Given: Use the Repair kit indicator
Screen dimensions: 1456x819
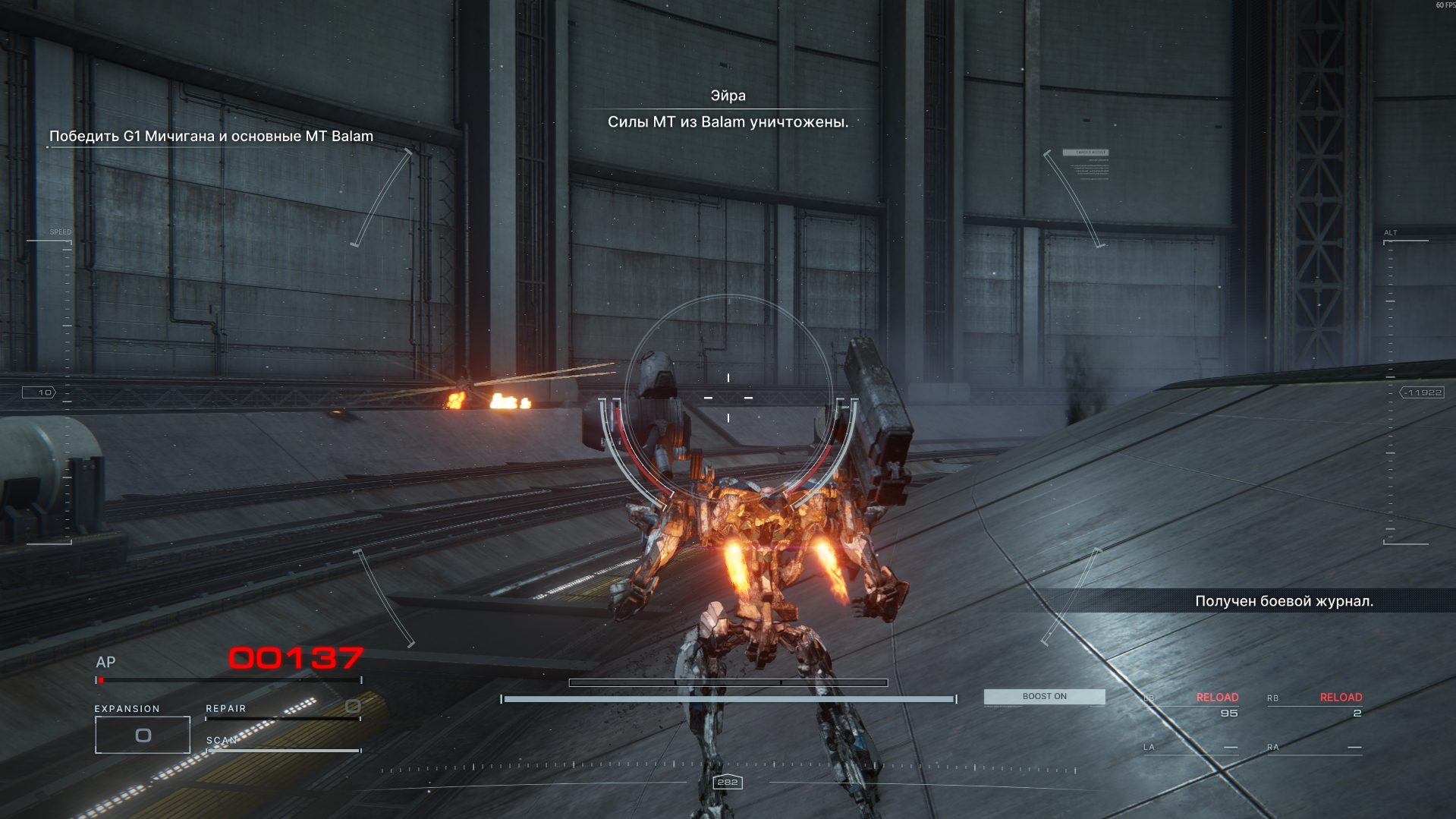Looking at the screenshot, I should (x=282, y=709).
